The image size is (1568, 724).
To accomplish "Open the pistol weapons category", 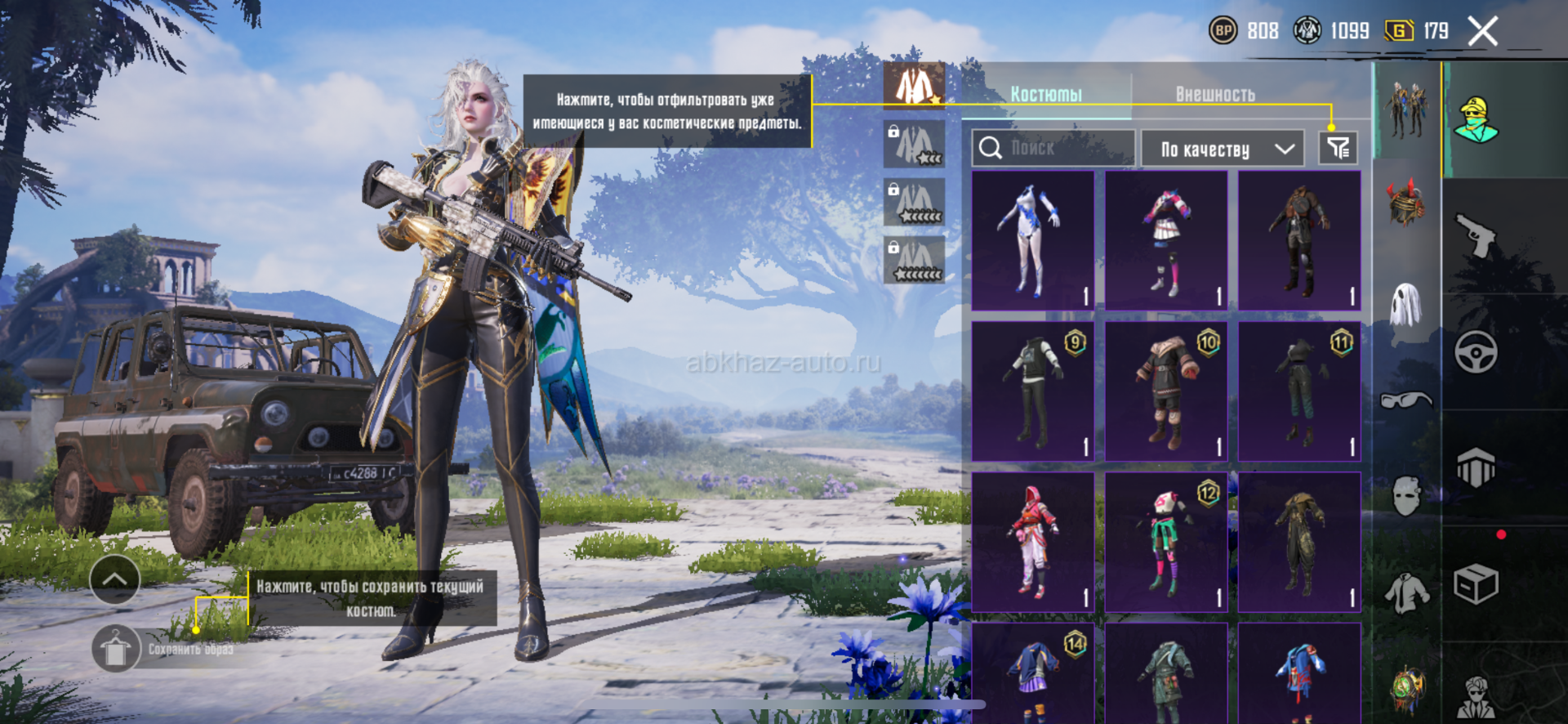I will [x=1476, y=235].
